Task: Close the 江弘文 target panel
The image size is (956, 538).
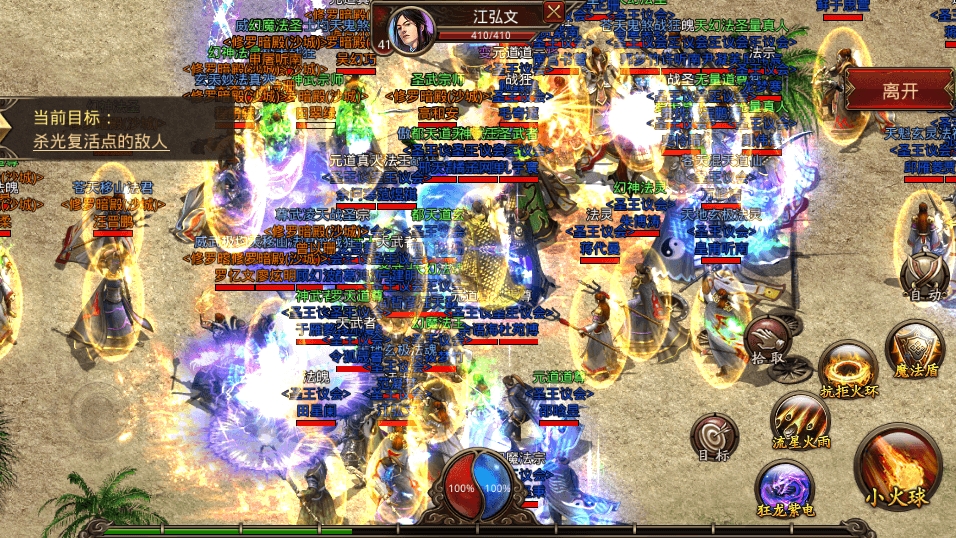Action: click(554, 12)
